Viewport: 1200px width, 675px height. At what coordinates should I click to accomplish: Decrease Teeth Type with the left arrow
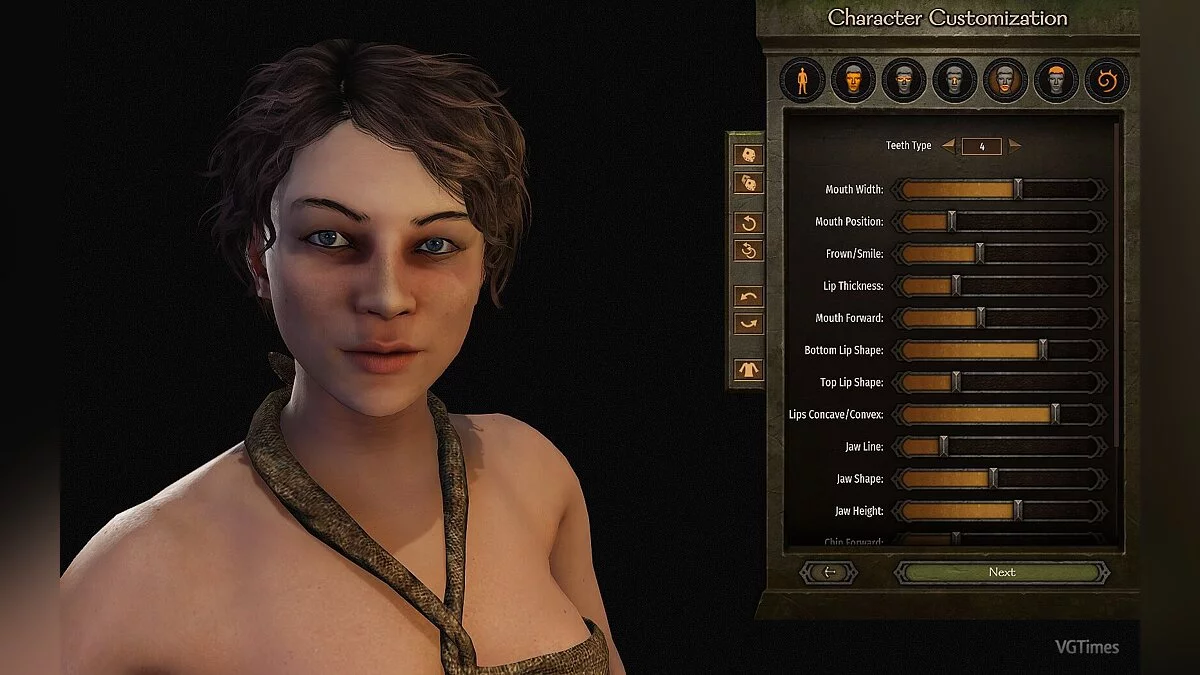pos(948,146)
